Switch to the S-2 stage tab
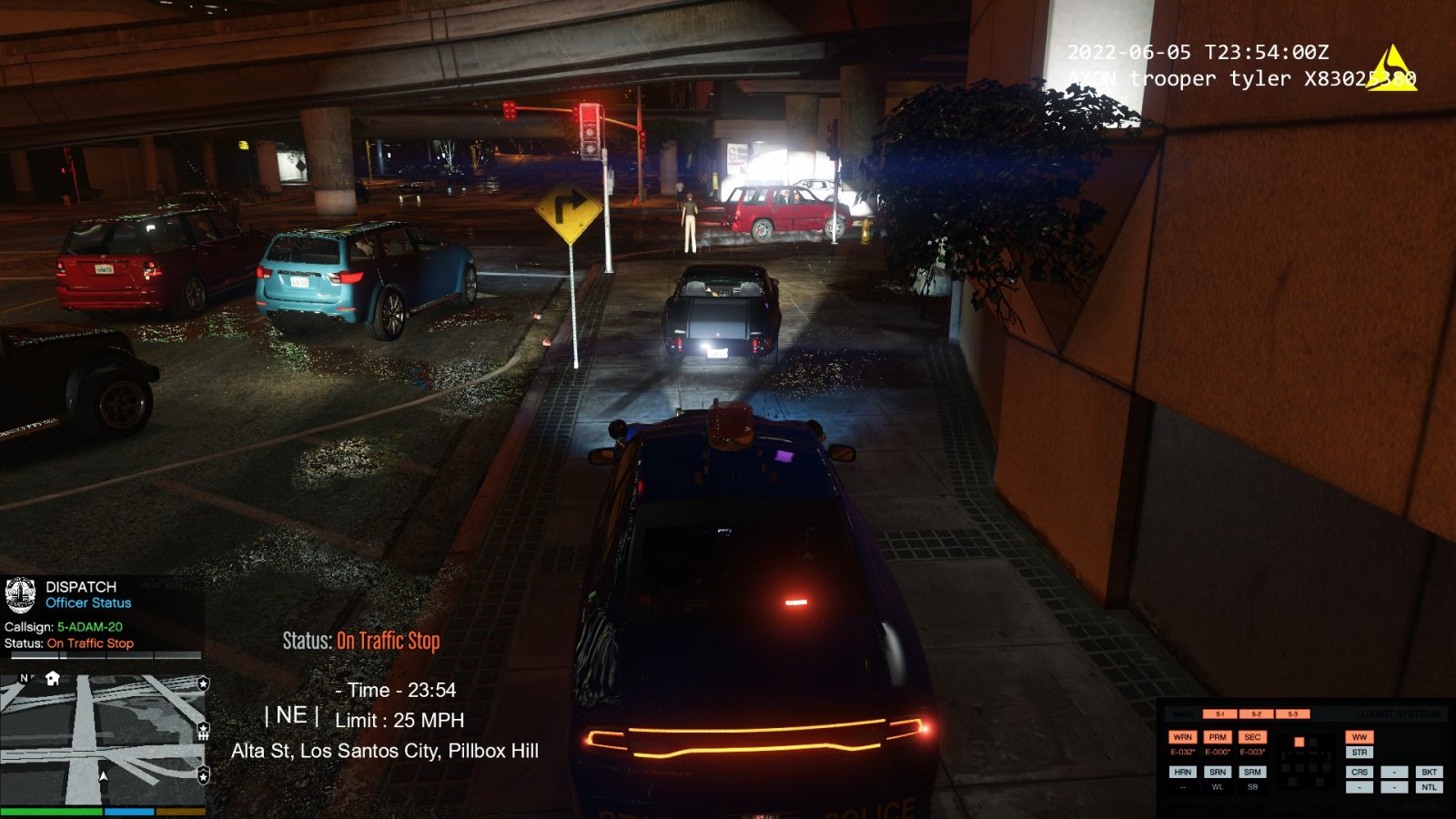This screenshot has width=1456, height=819. [x=1257, y=714]
